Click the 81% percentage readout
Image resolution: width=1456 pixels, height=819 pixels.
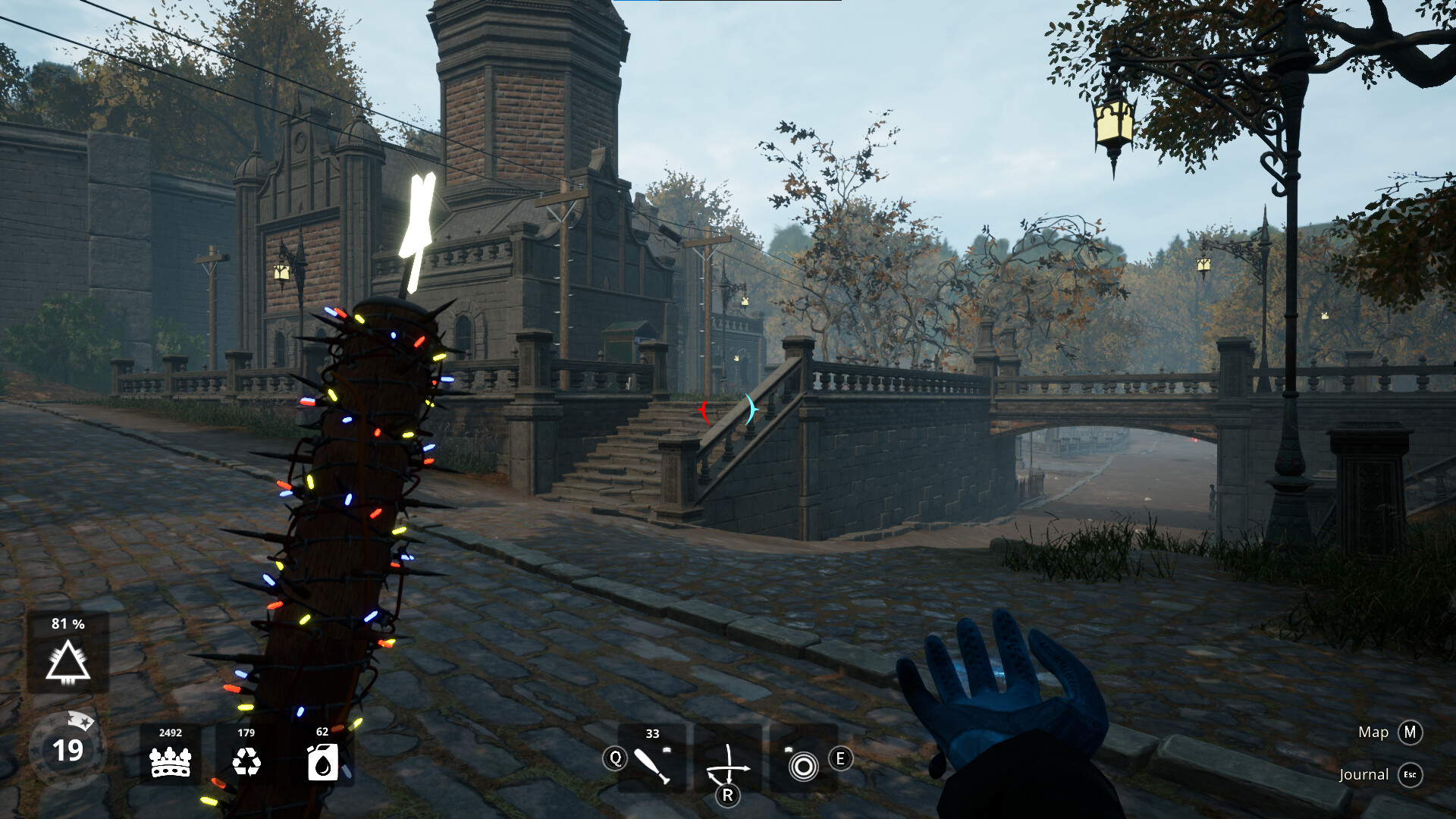point(67,624)
